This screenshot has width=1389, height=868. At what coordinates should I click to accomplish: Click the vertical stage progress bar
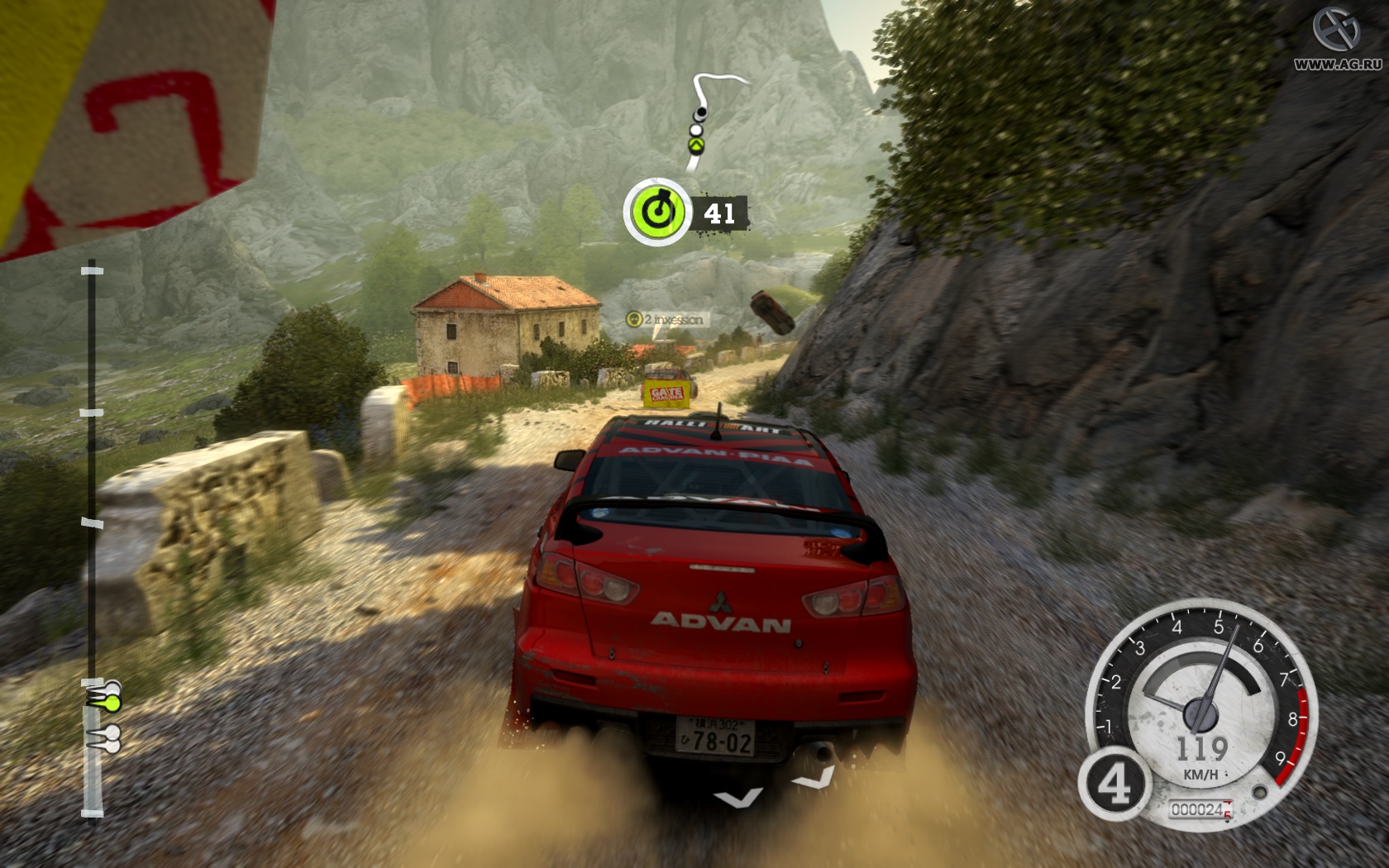[93, 539]
